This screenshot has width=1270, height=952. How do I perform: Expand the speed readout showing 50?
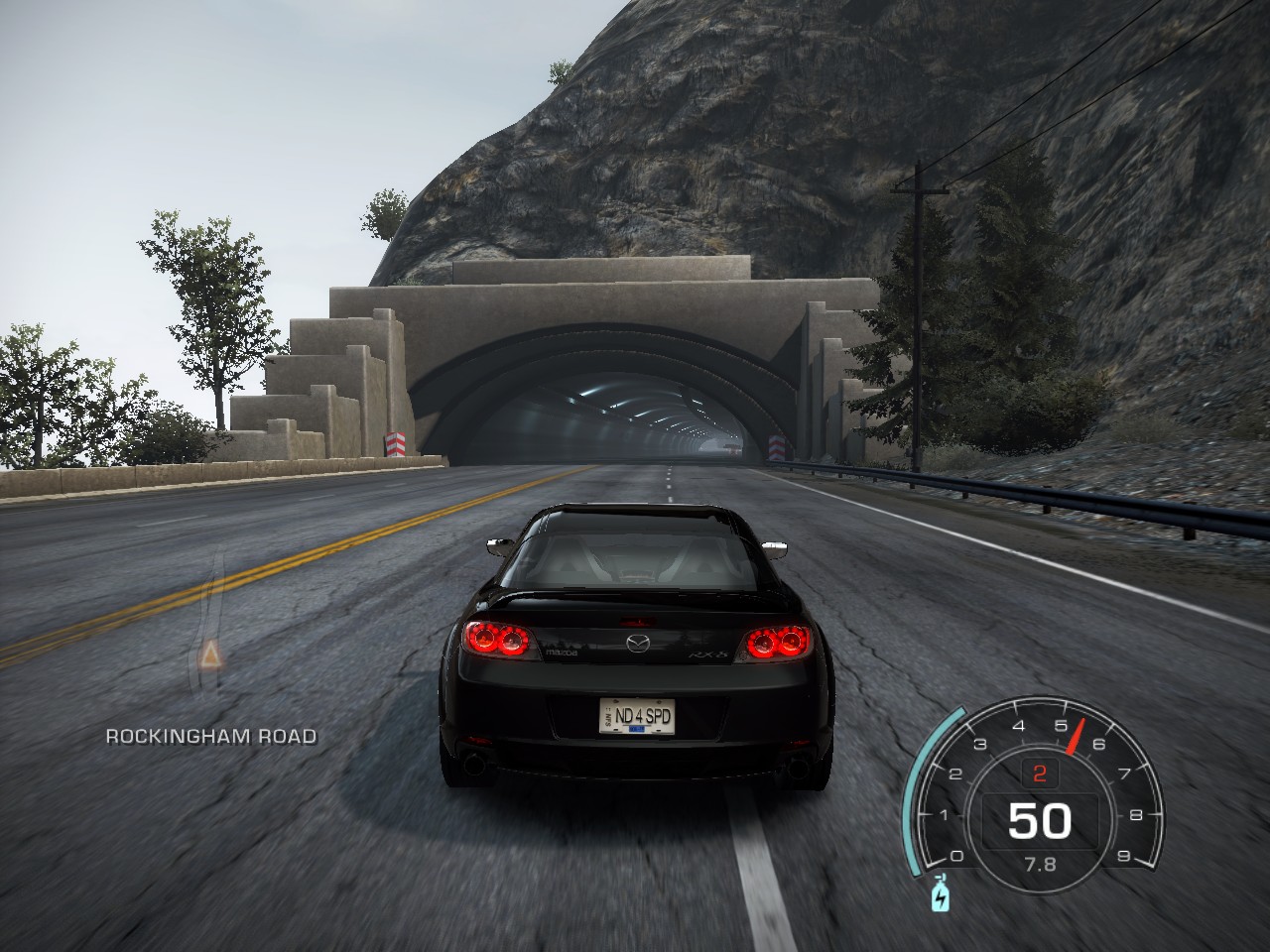point(1039,821)
